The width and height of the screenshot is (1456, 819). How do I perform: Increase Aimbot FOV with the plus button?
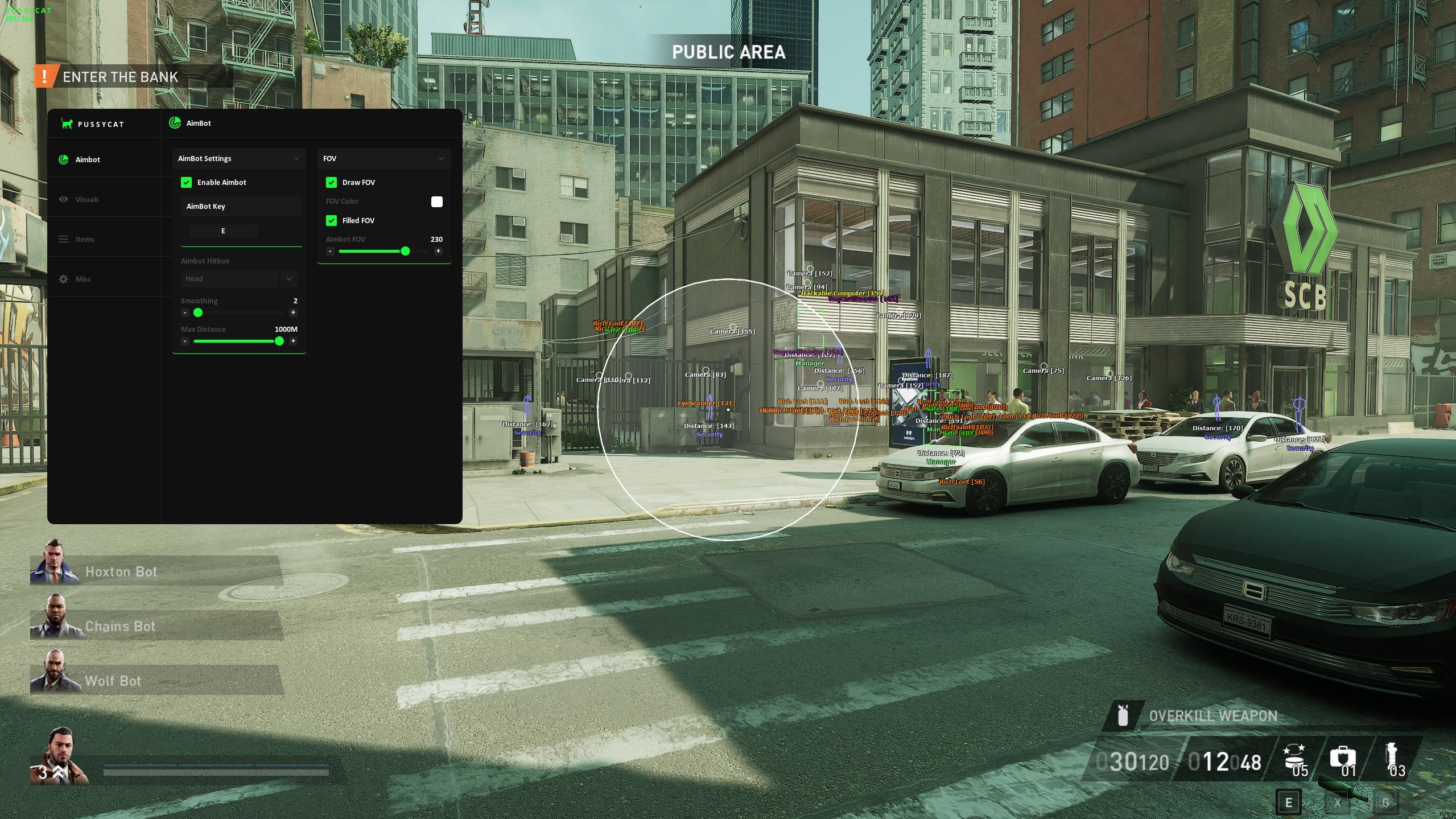coord(438,251)
